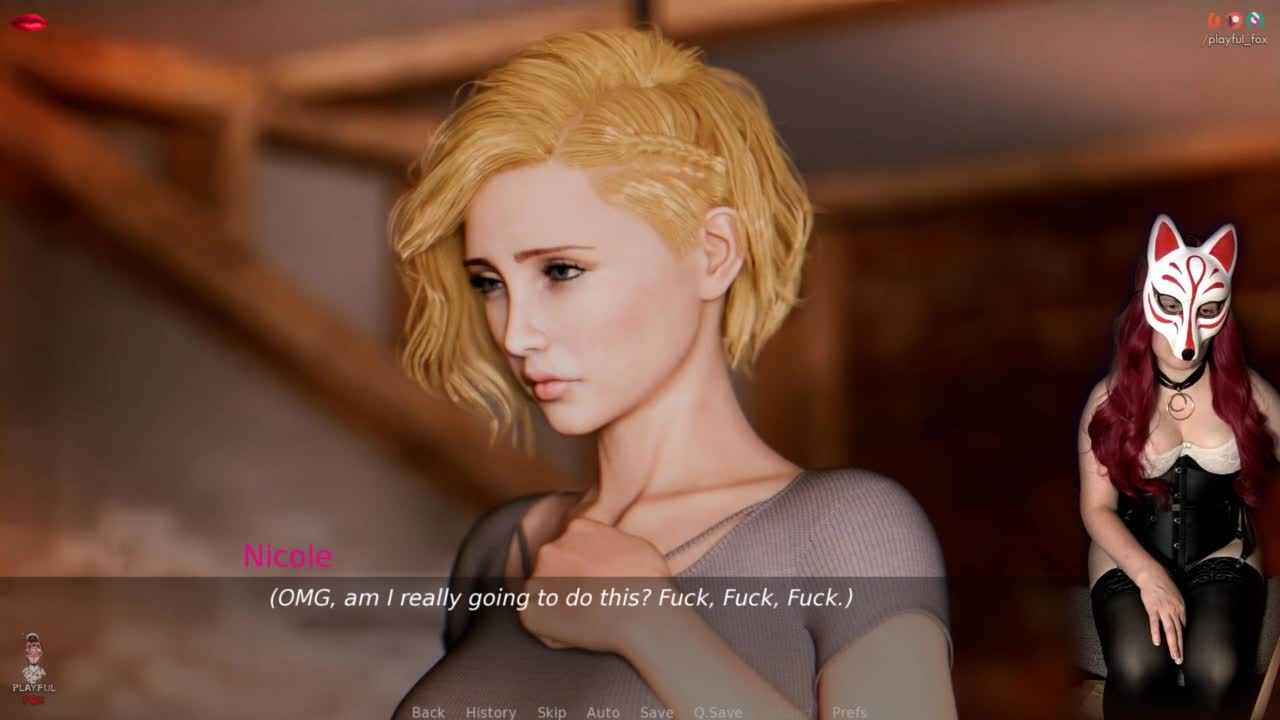Toggle Auto-advance dialogue mode

pyautogui.click(x=603, y=712)
